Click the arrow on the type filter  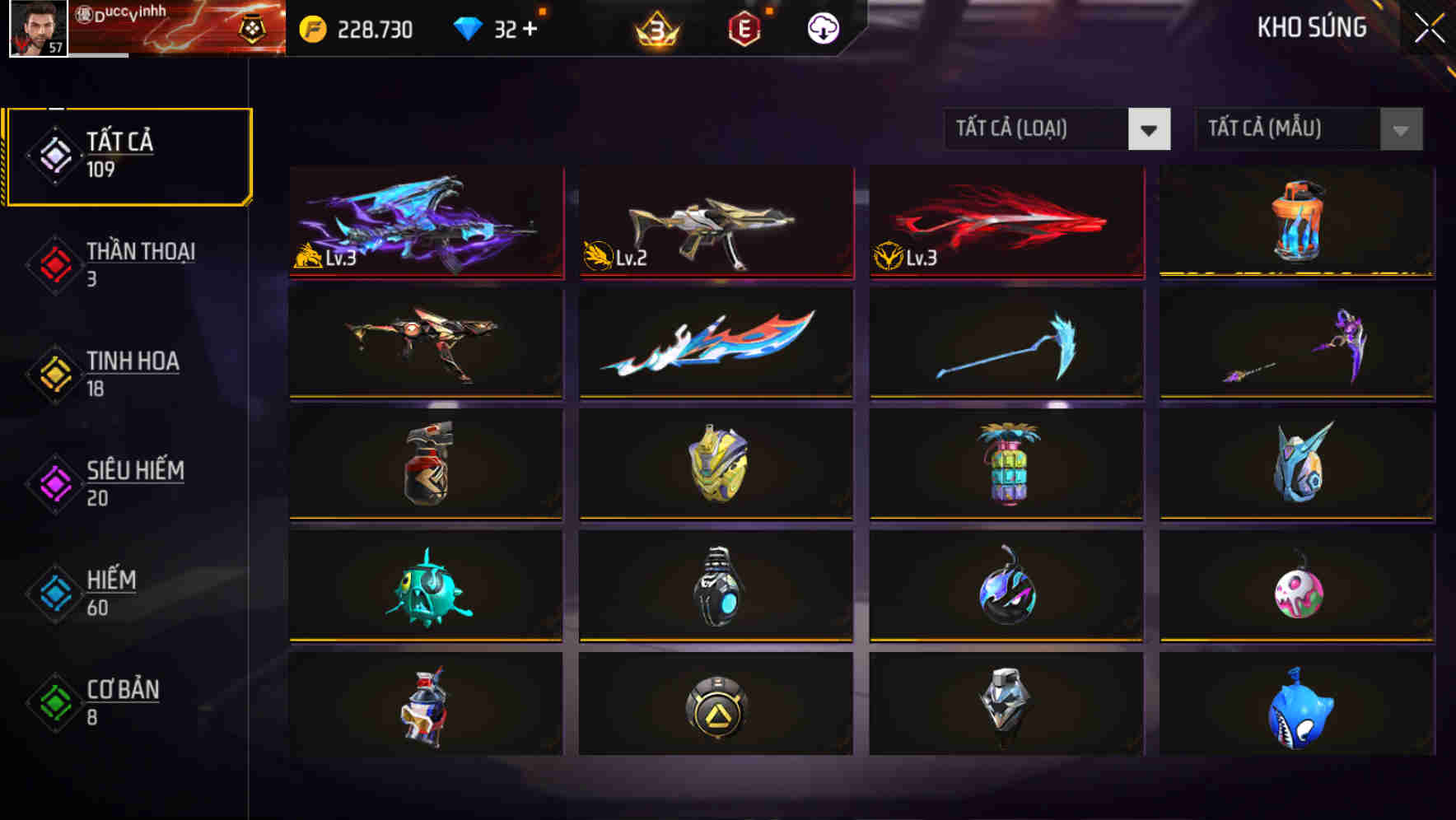point(1150,129)
